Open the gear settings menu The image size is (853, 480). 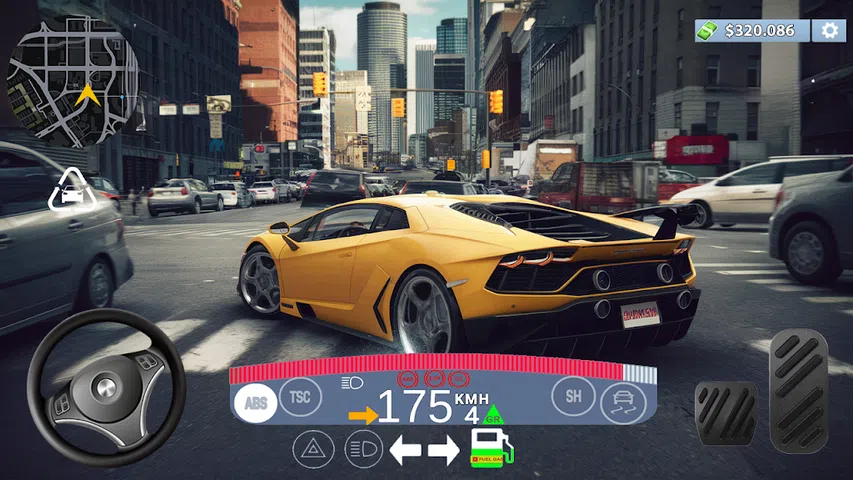point(828,30)
